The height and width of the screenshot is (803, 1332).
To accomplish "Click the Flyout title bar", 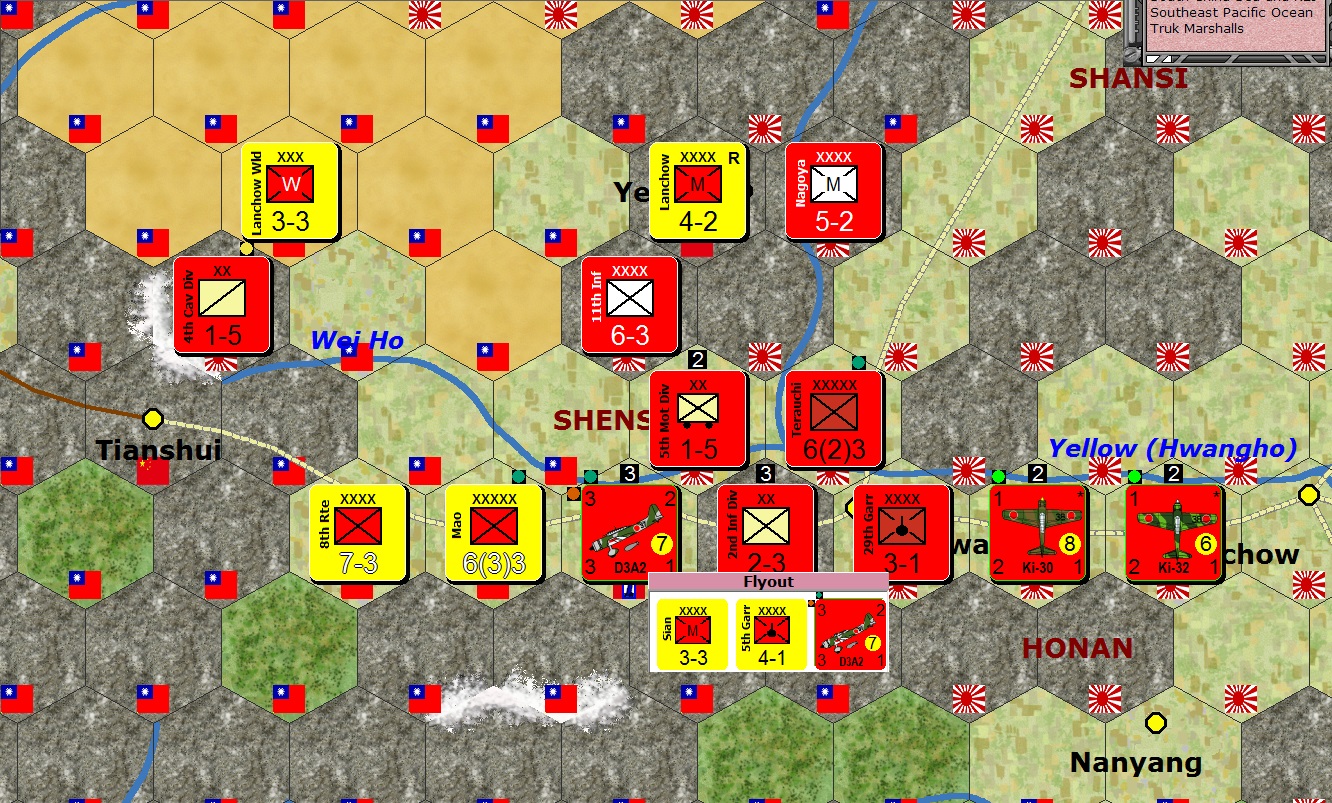I will click(770, 581).
